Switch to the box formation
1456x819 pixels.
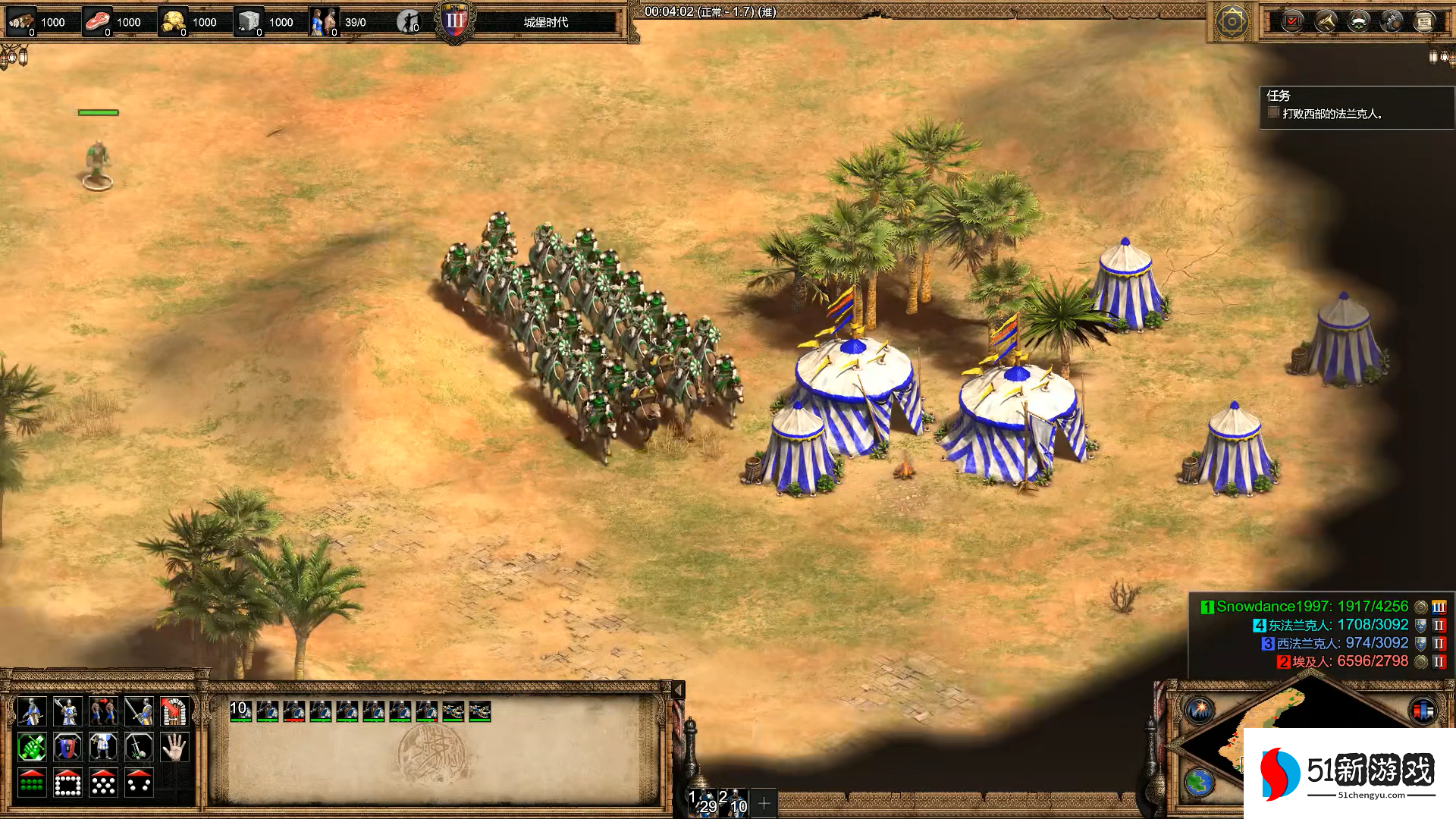(x=67, y=783)
